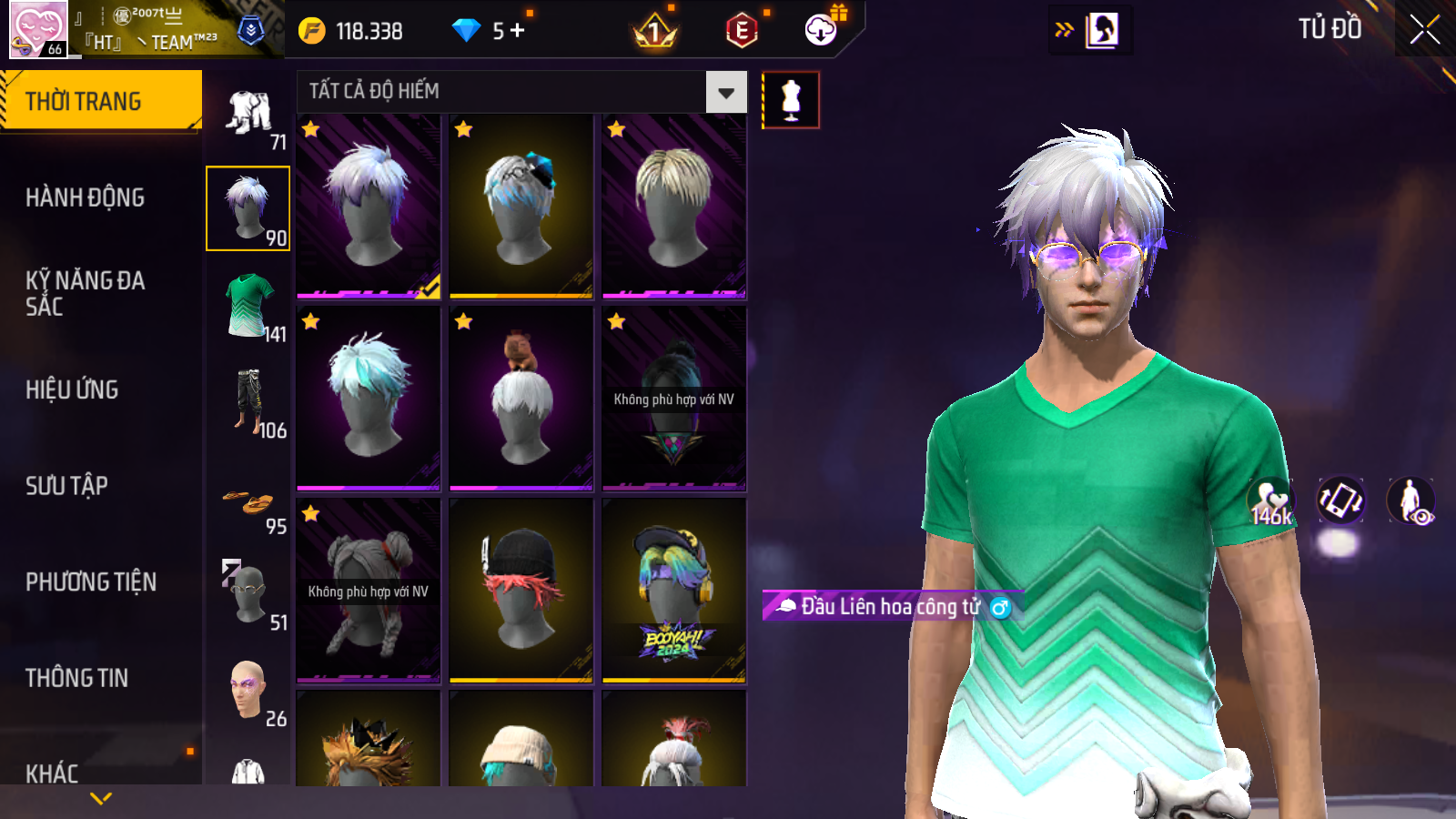Choose the pants category showing 106
Image resolution: width=1456 pixels, height=819 pixels.
(x=250, y=402)
